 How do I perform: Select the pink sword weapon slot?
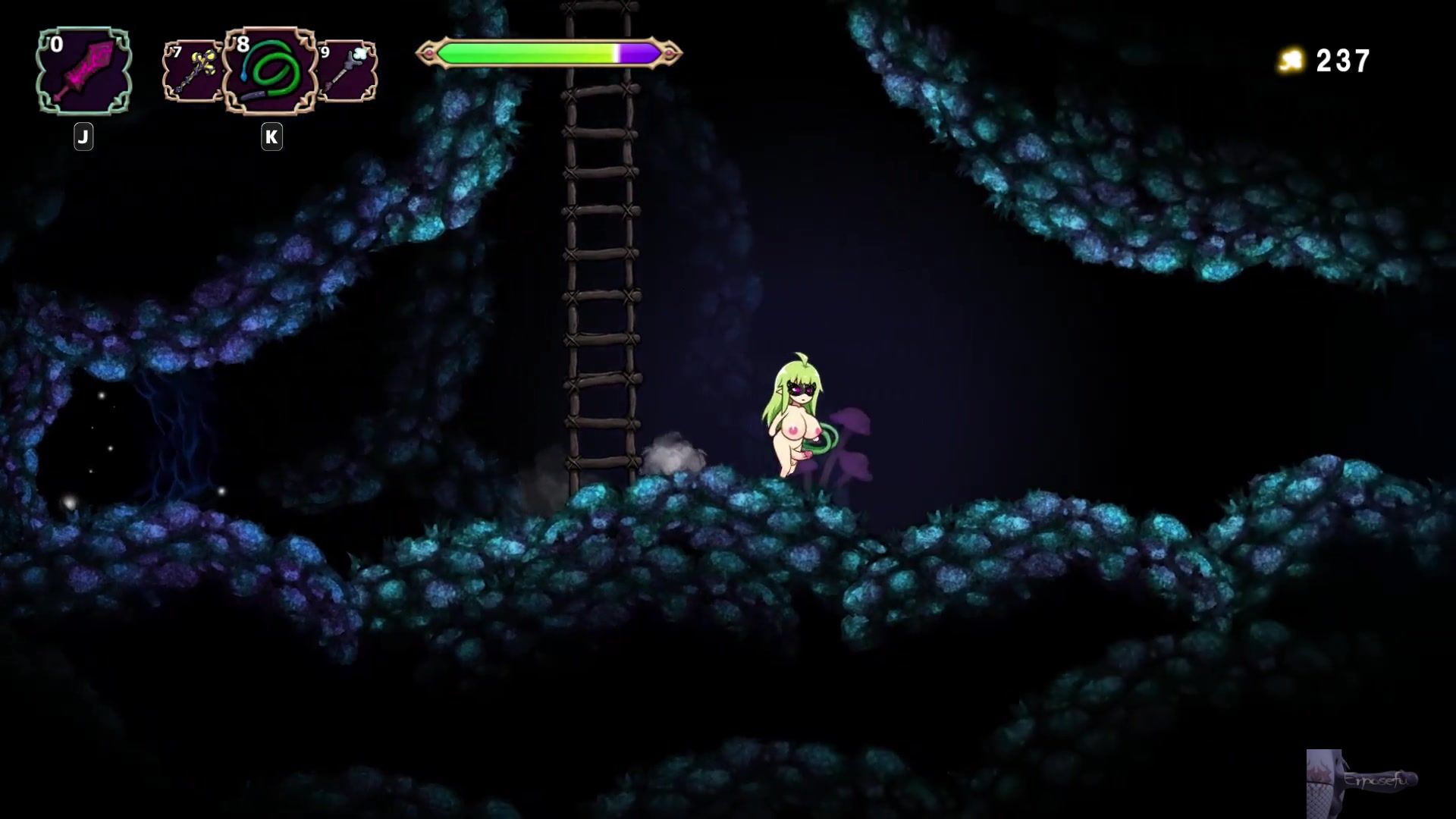click(84, 71)
